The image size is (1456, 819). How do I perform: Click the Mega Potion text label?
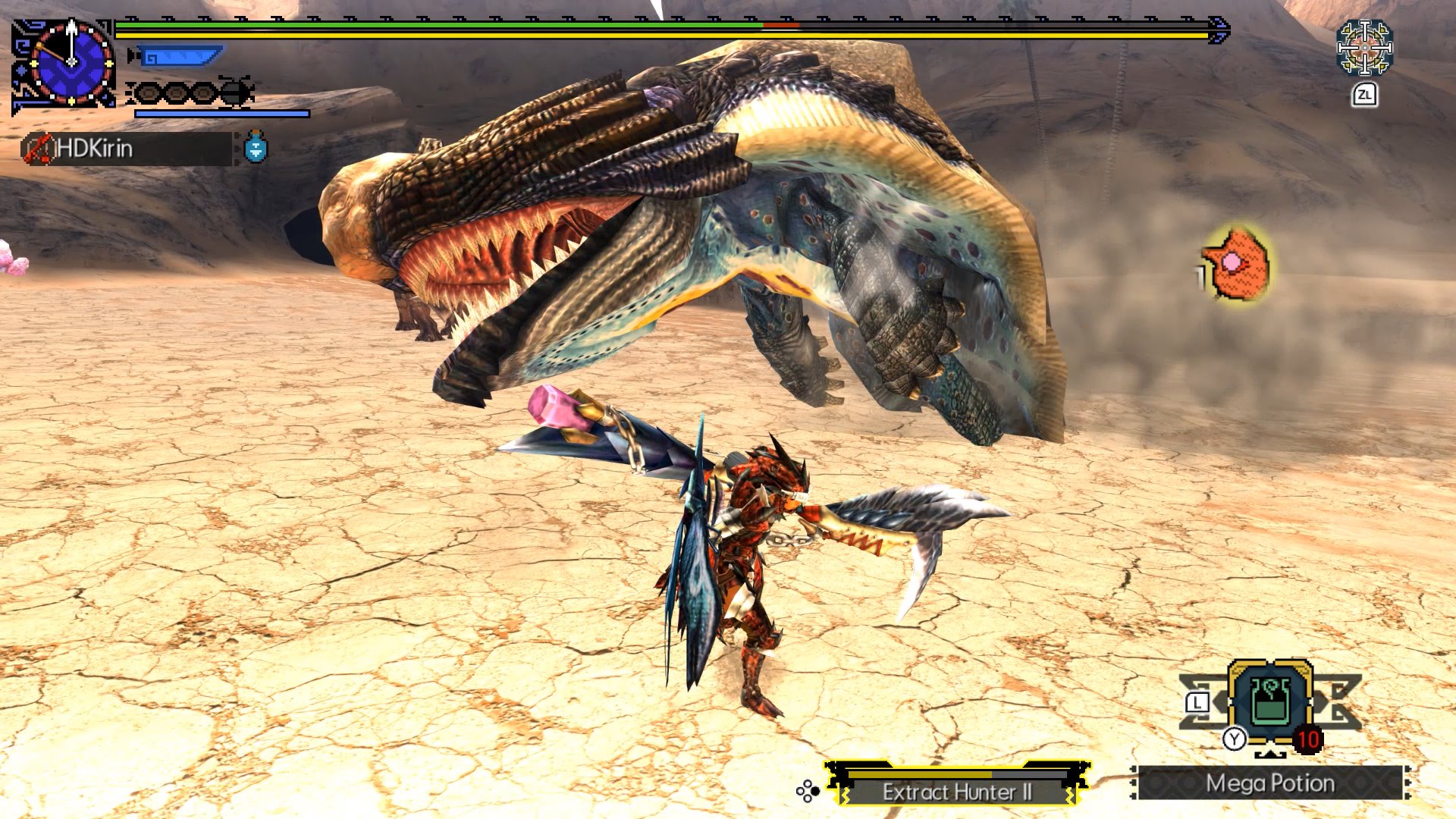pyautogui.click(x=1272, y=782)
